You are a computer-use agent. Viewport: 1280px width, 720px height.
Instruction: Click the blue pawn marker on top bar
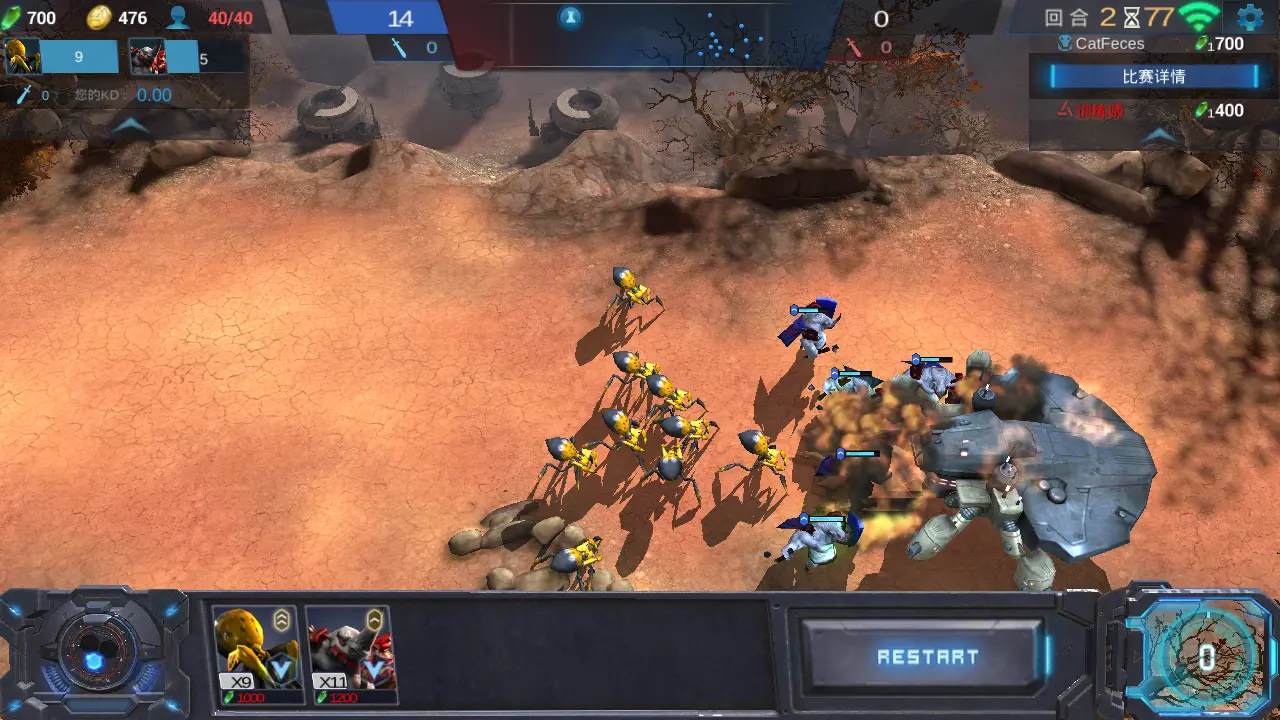coord(570,17)
